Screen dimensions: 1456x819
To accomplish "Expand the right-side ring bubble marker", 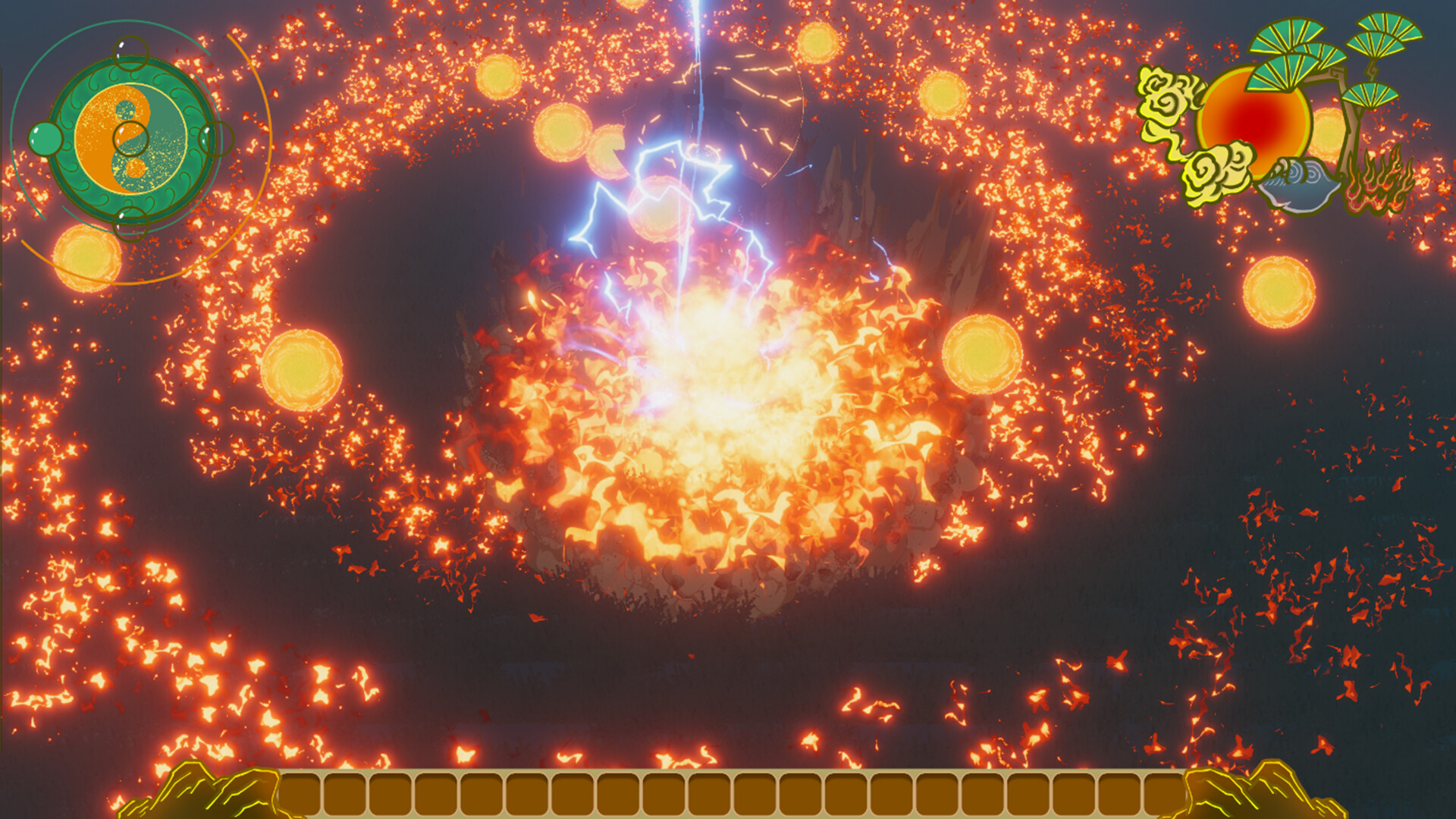I will (x=216, y=138).
